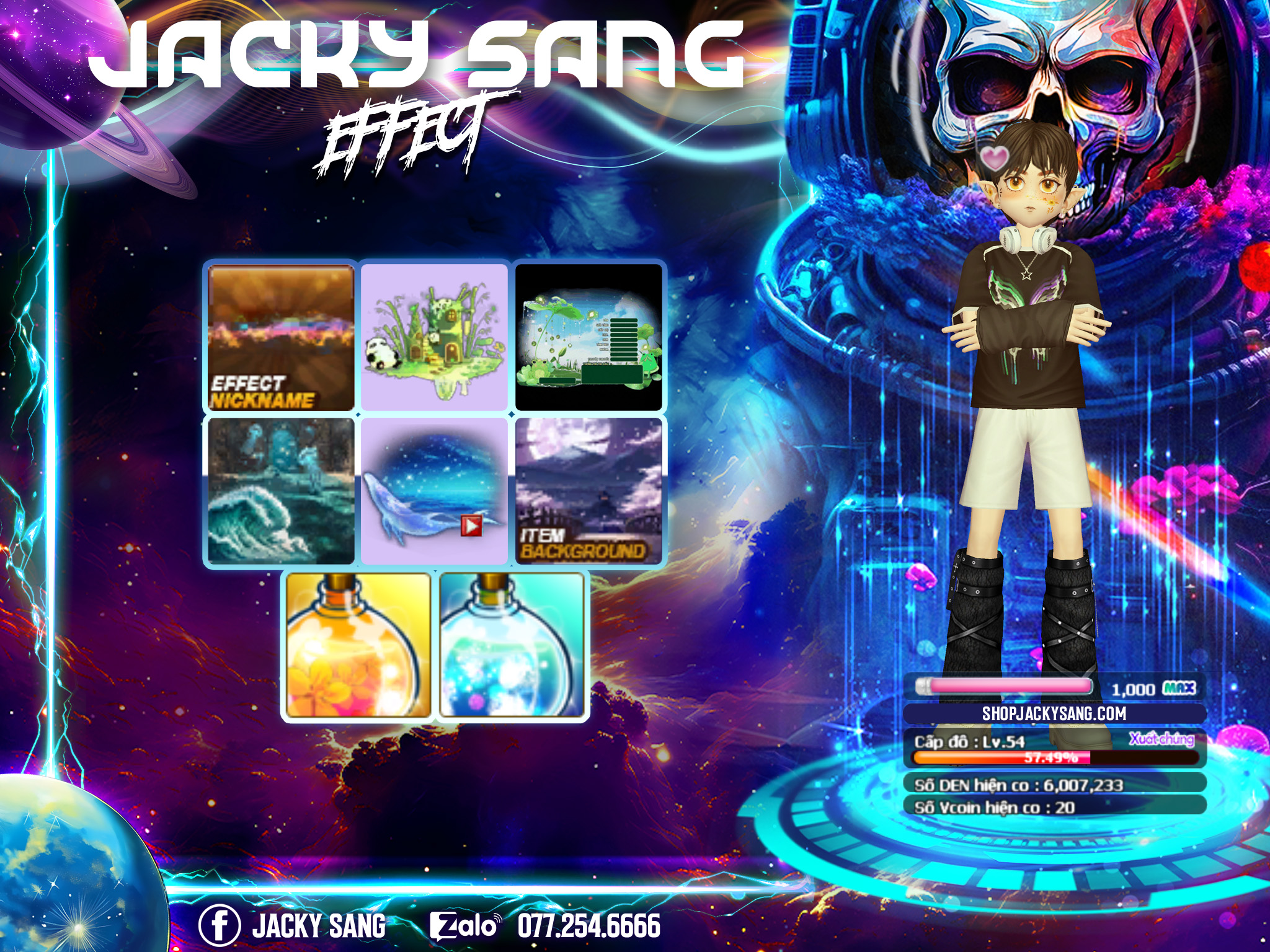The height and width of the screenshot is (952, 1270).
Task: Choose the Item Background moonlit tile
Action: click(x=588, y=491)
